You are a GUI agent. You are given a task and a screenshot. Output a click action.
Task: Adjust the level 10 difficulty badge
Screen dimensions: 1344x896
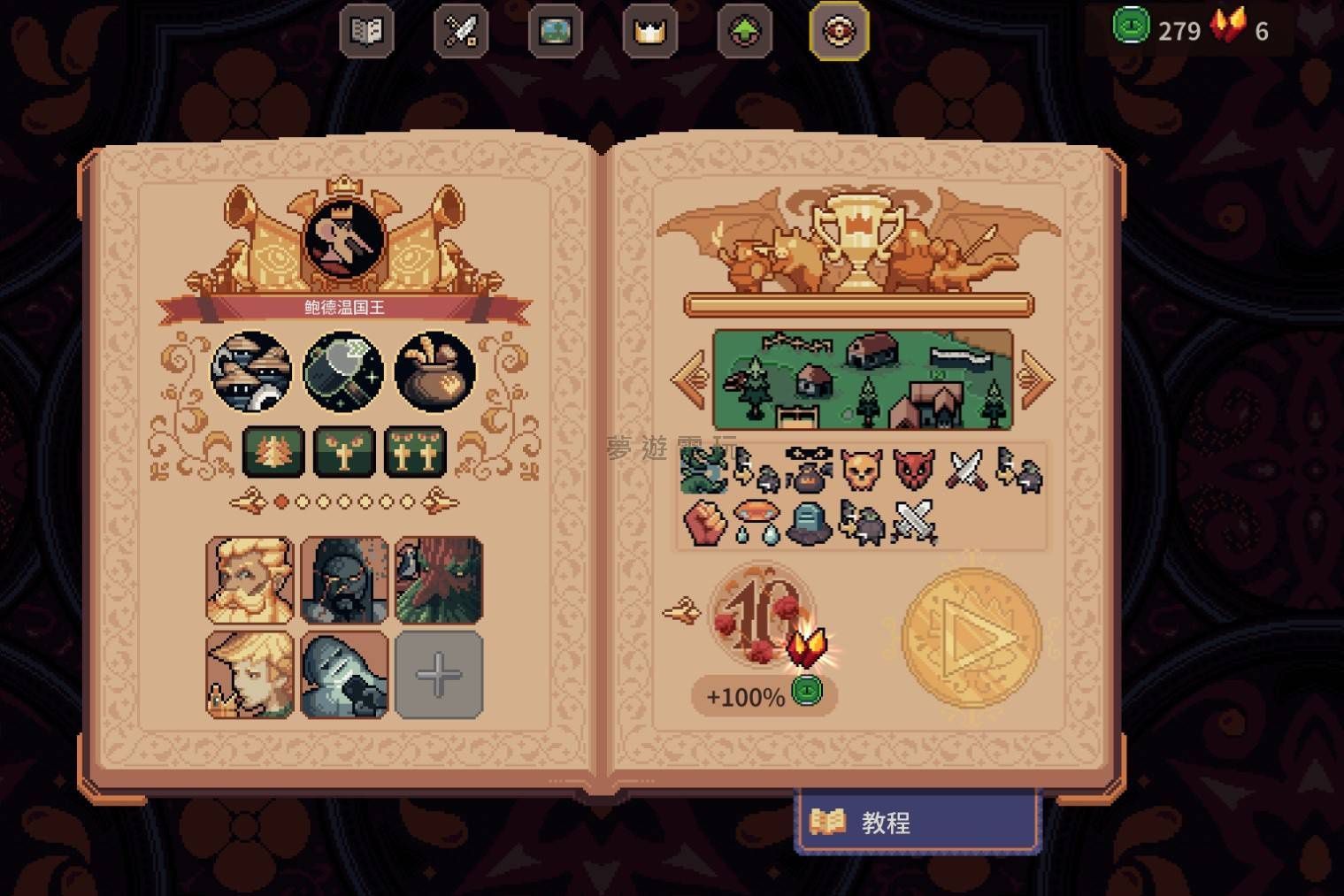pyautogui.click(x=762, y=616)
